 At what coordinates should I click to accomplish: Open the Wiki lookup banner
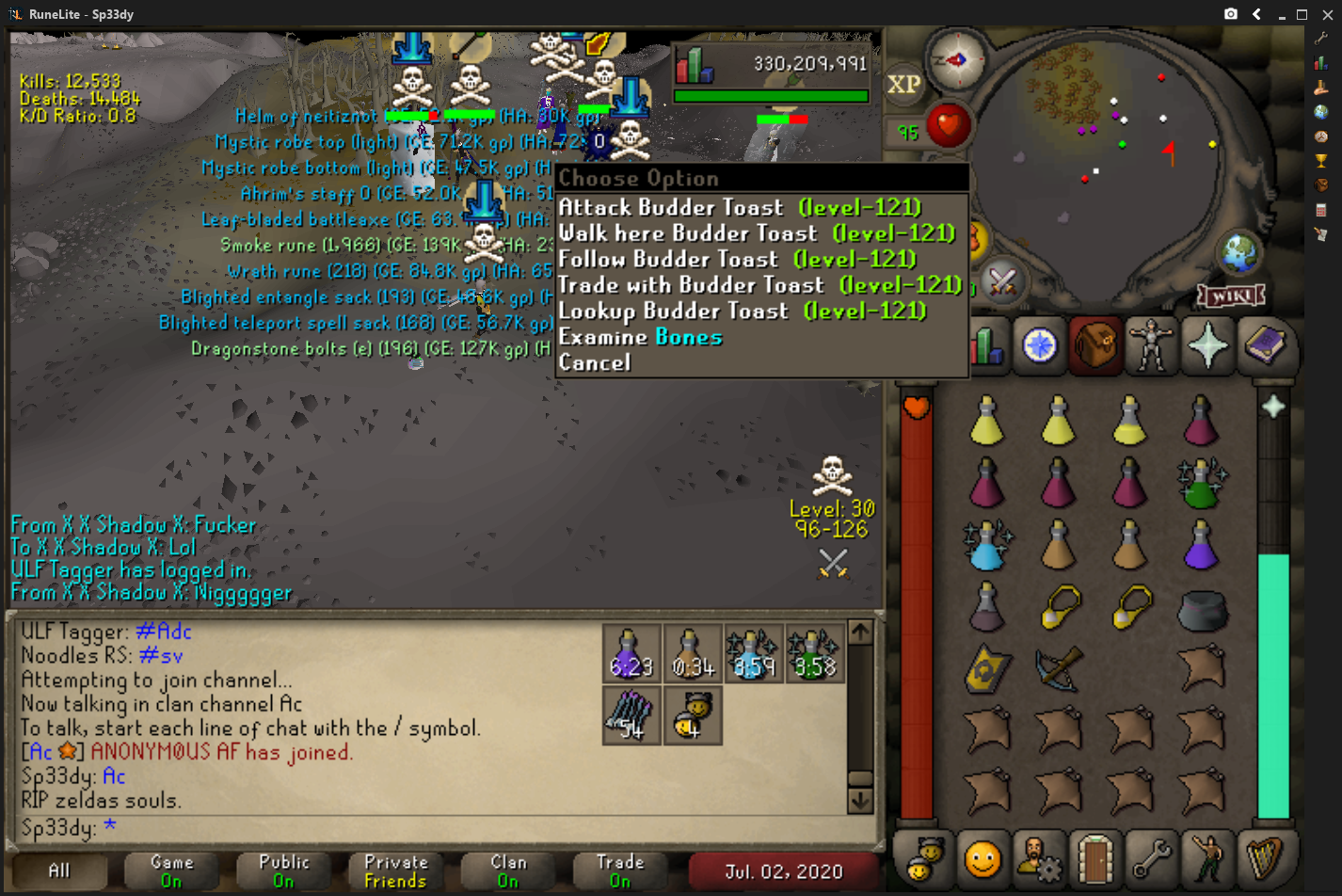point(1231,296)
